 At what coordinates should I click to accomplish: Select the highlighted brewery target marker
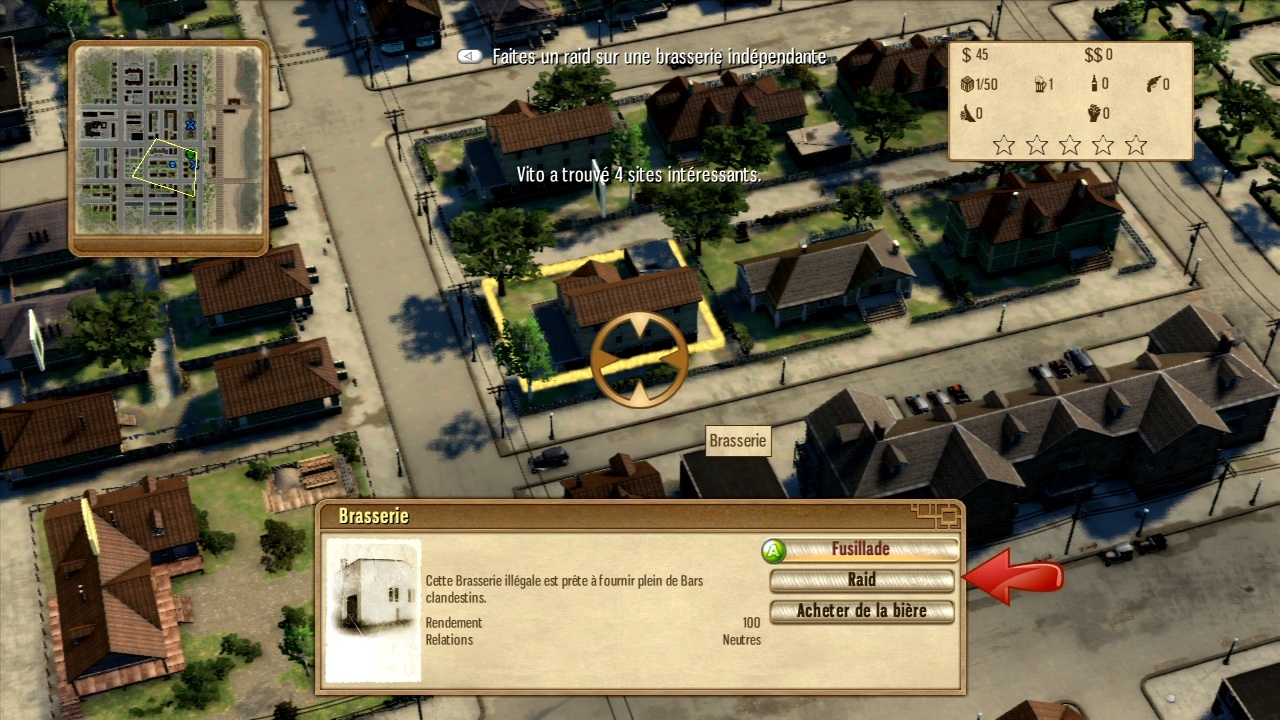tap(639, 359)
